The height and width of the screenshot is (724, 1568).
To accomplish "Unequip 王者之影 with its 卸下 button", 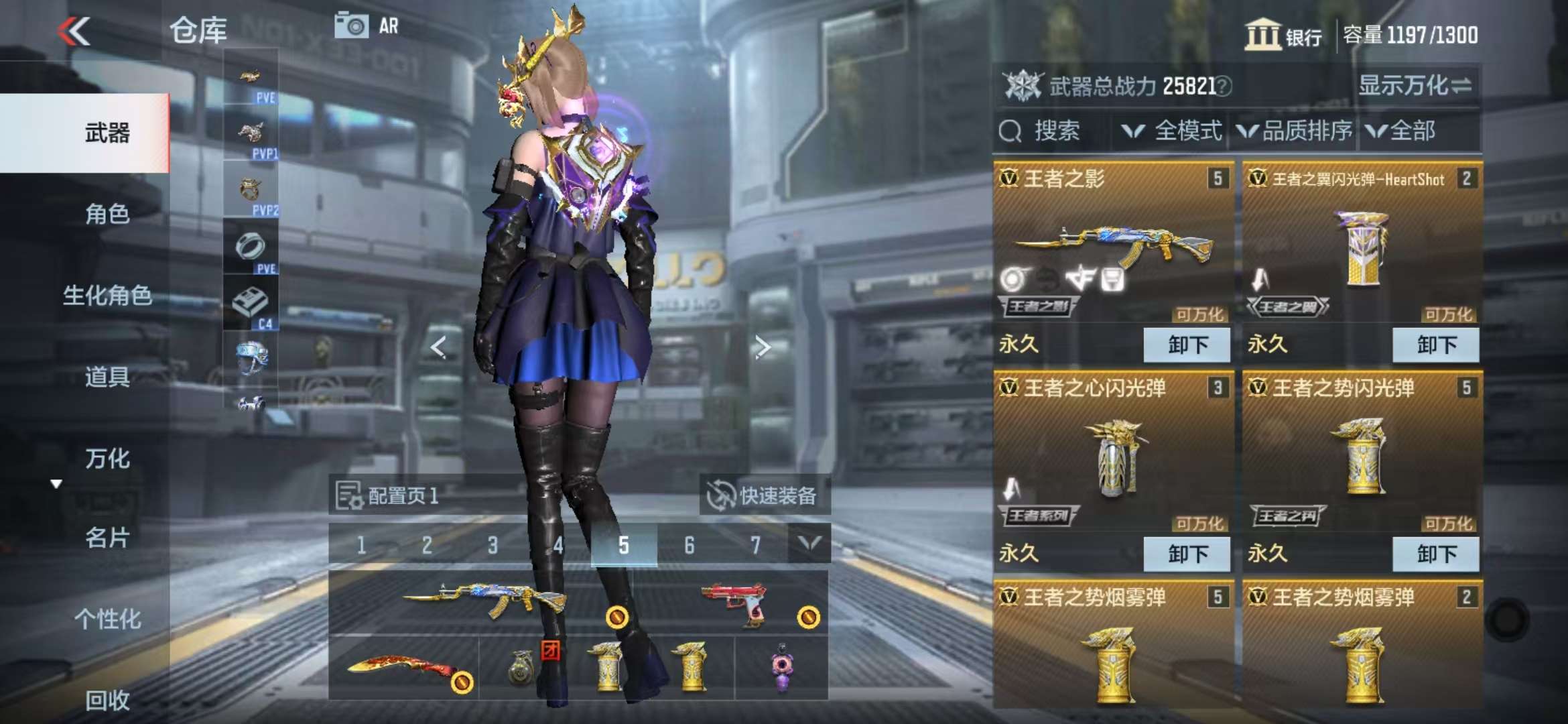I will click(x=1187, y=345).
